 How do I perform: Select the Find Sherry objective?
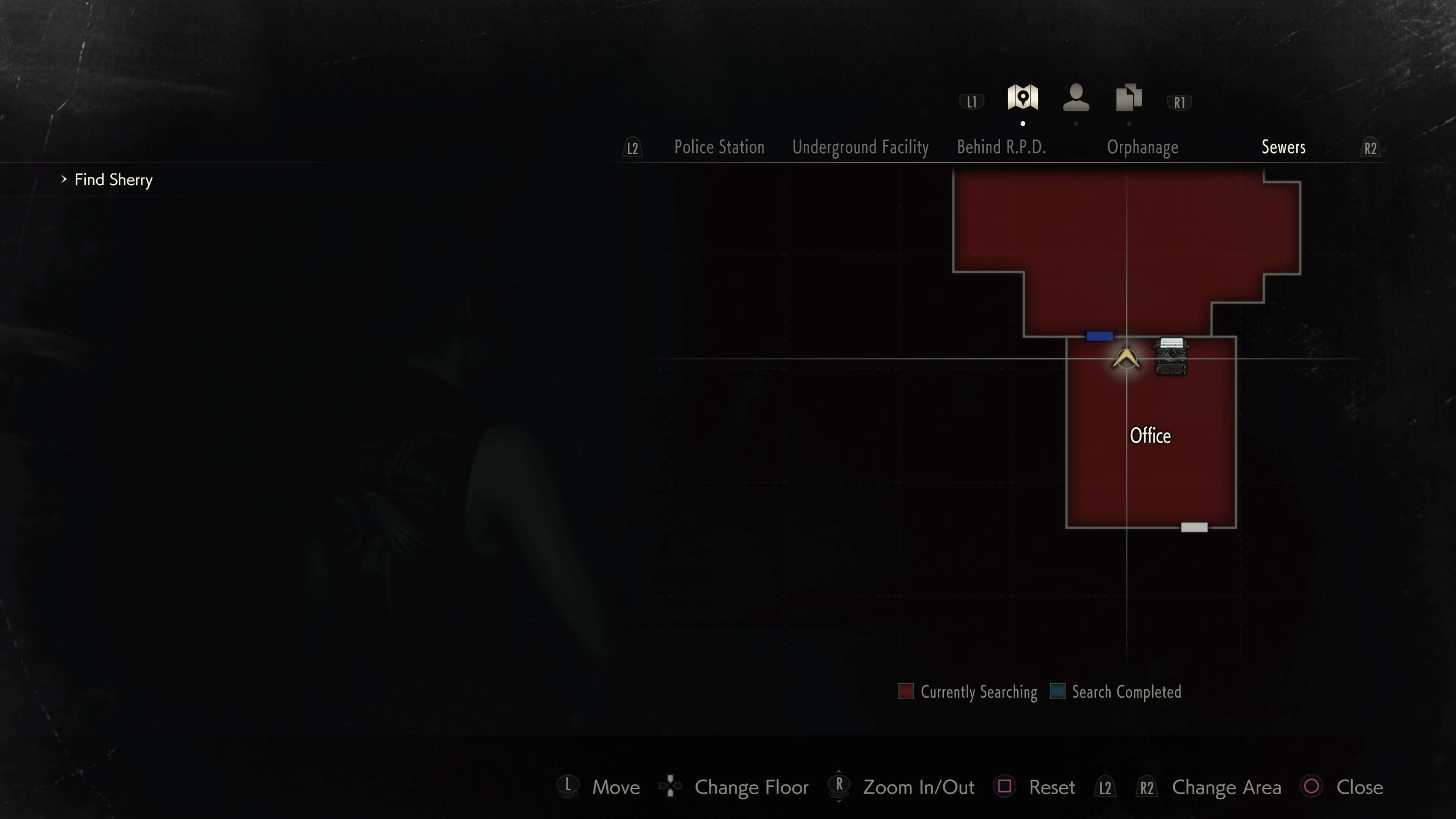coord(113,180)
